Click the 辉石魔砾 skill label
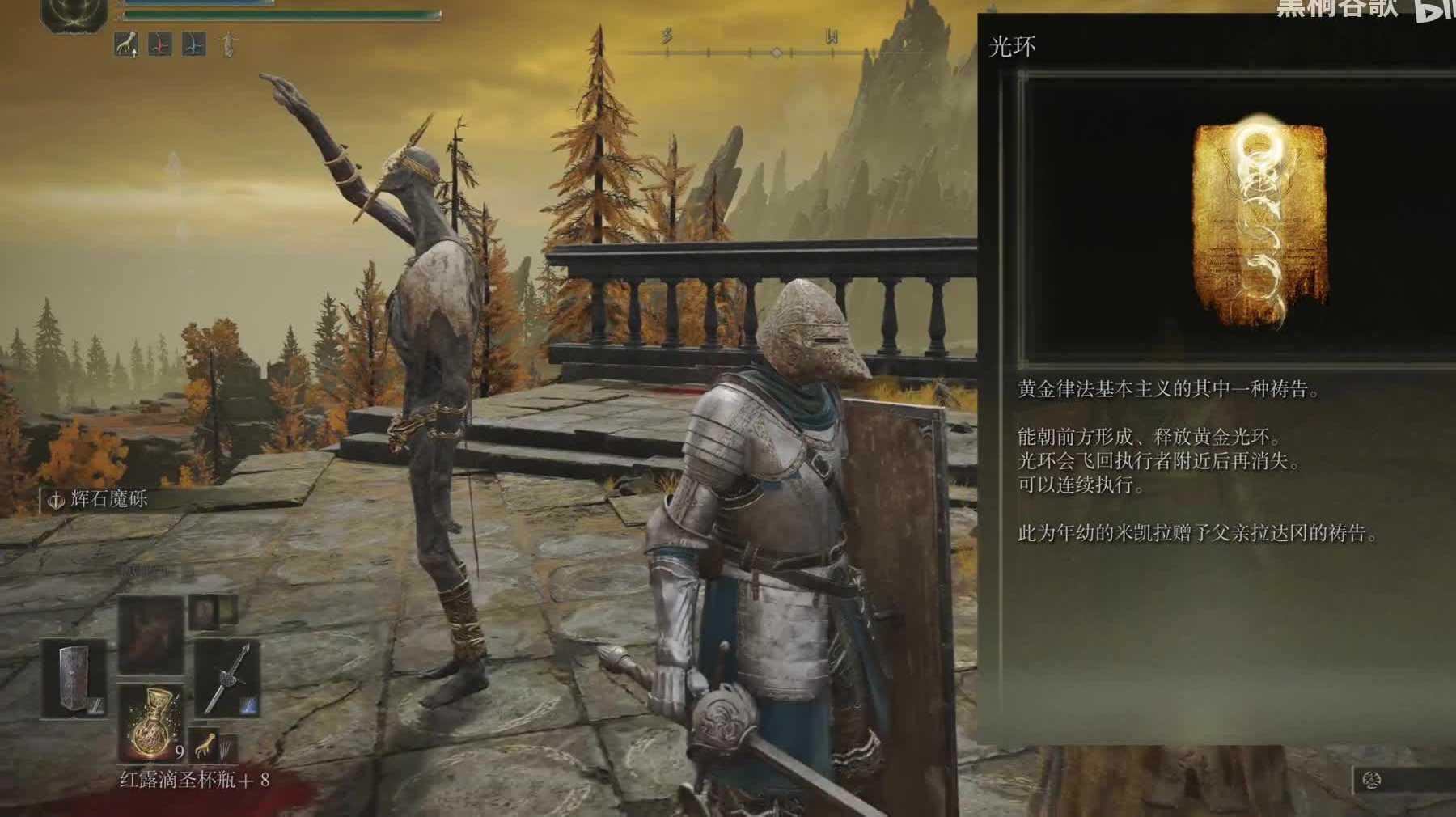This screenshot has width=1456, height=817. click(x=108, y=499)
